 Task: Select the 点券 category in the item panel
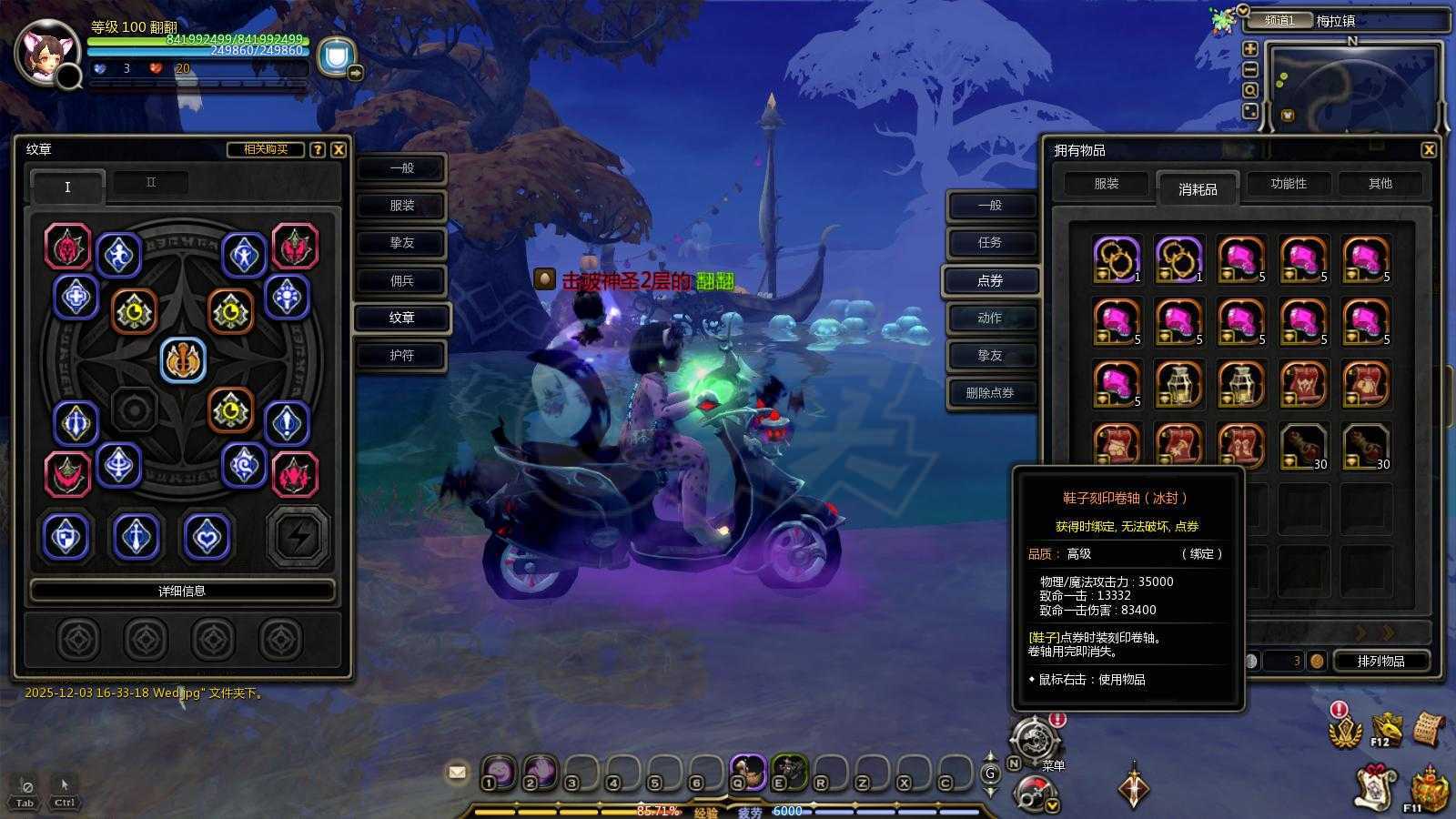pos(992,281)
